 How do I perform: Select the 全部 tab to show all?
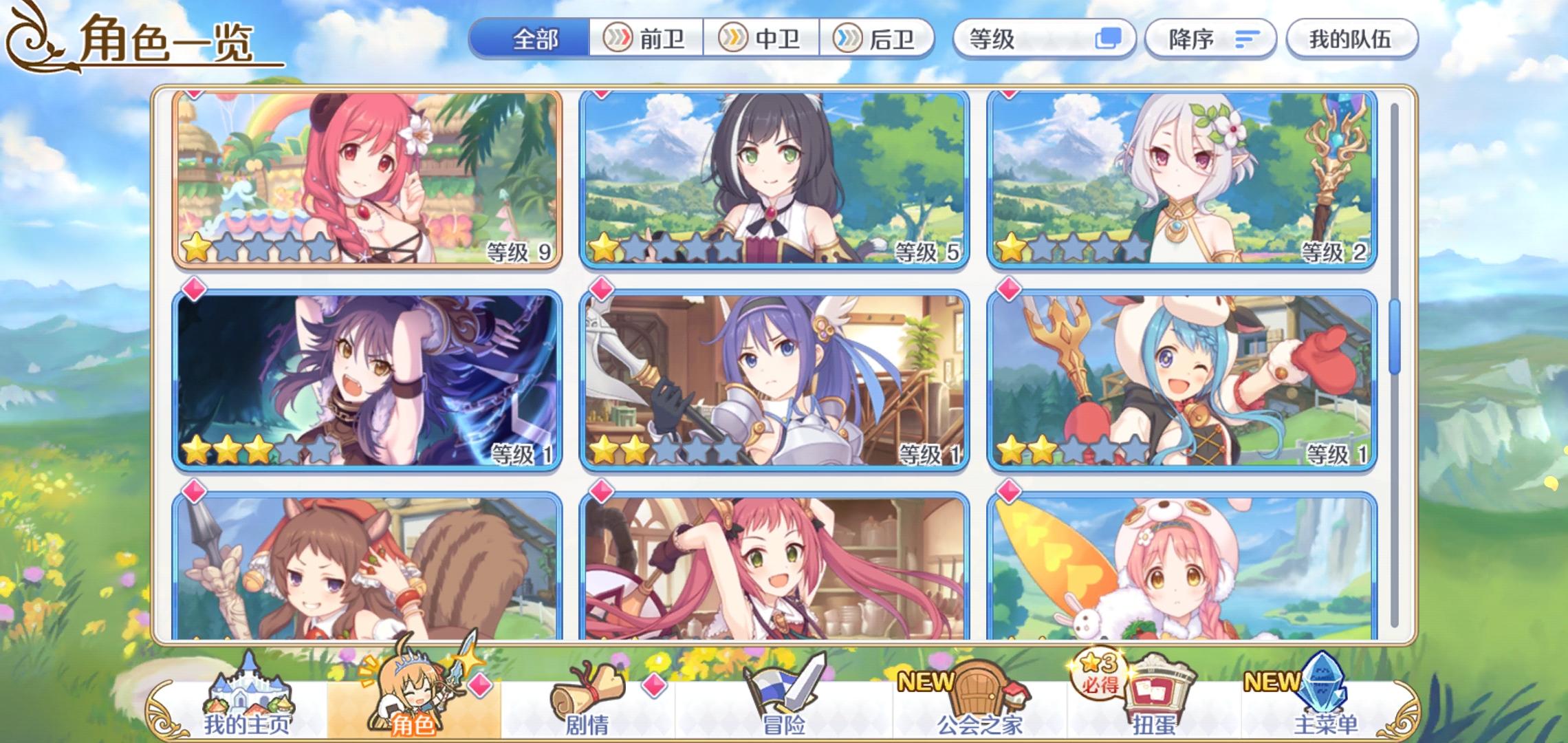click(x=536, y=39)
